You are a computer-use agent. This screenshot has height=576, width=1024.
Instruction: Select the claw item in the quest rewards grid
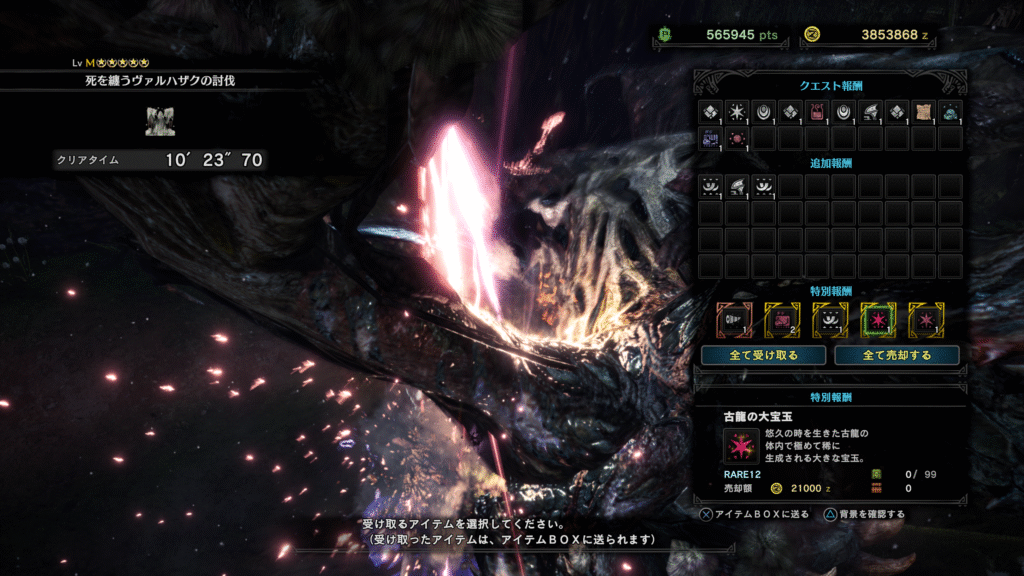click(870, 112)
